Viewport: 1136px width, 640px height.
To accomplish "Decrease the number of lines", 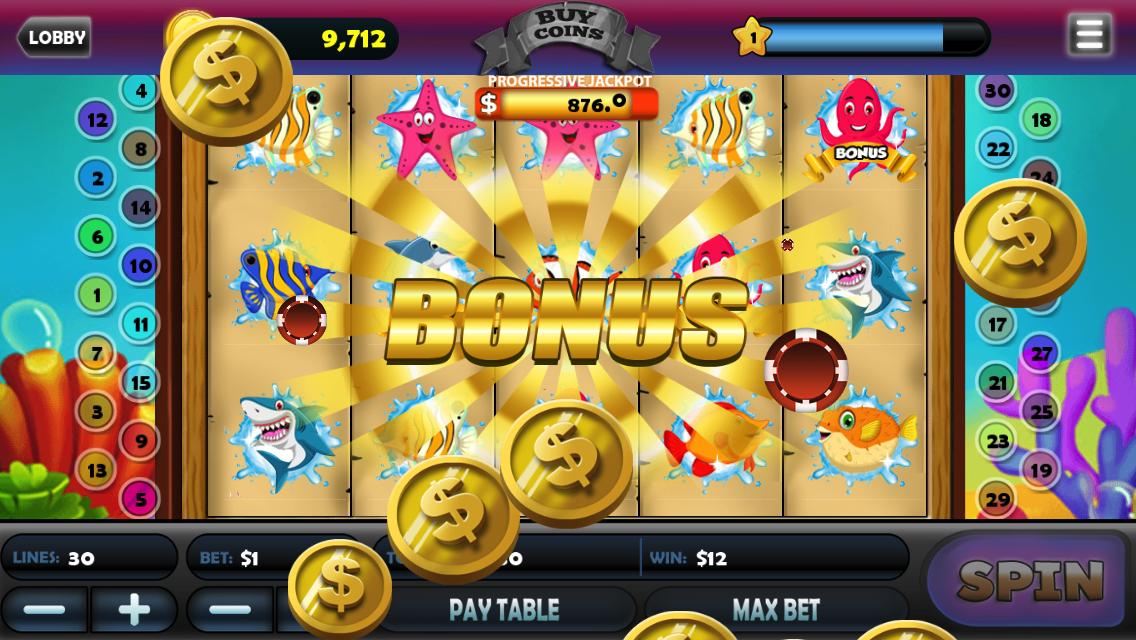I will click(x=44, y=609).
